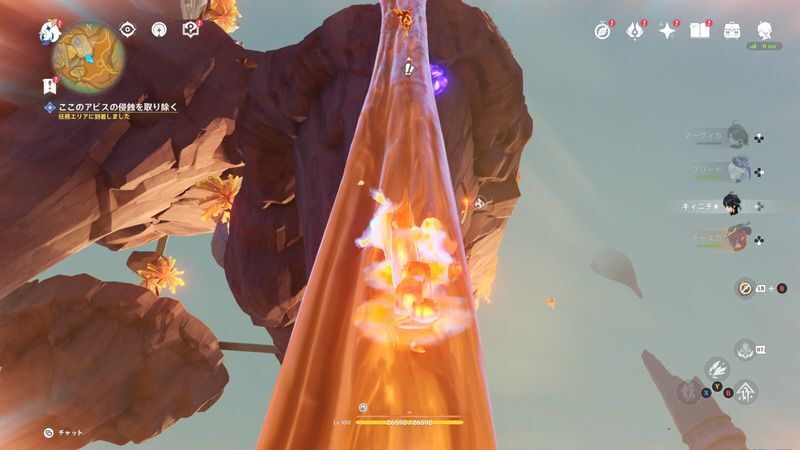Image resolution: width=800 pixels, height=450 pixels.
Task: Switch to party member フリーナ
Action: (x=737, y=169)
